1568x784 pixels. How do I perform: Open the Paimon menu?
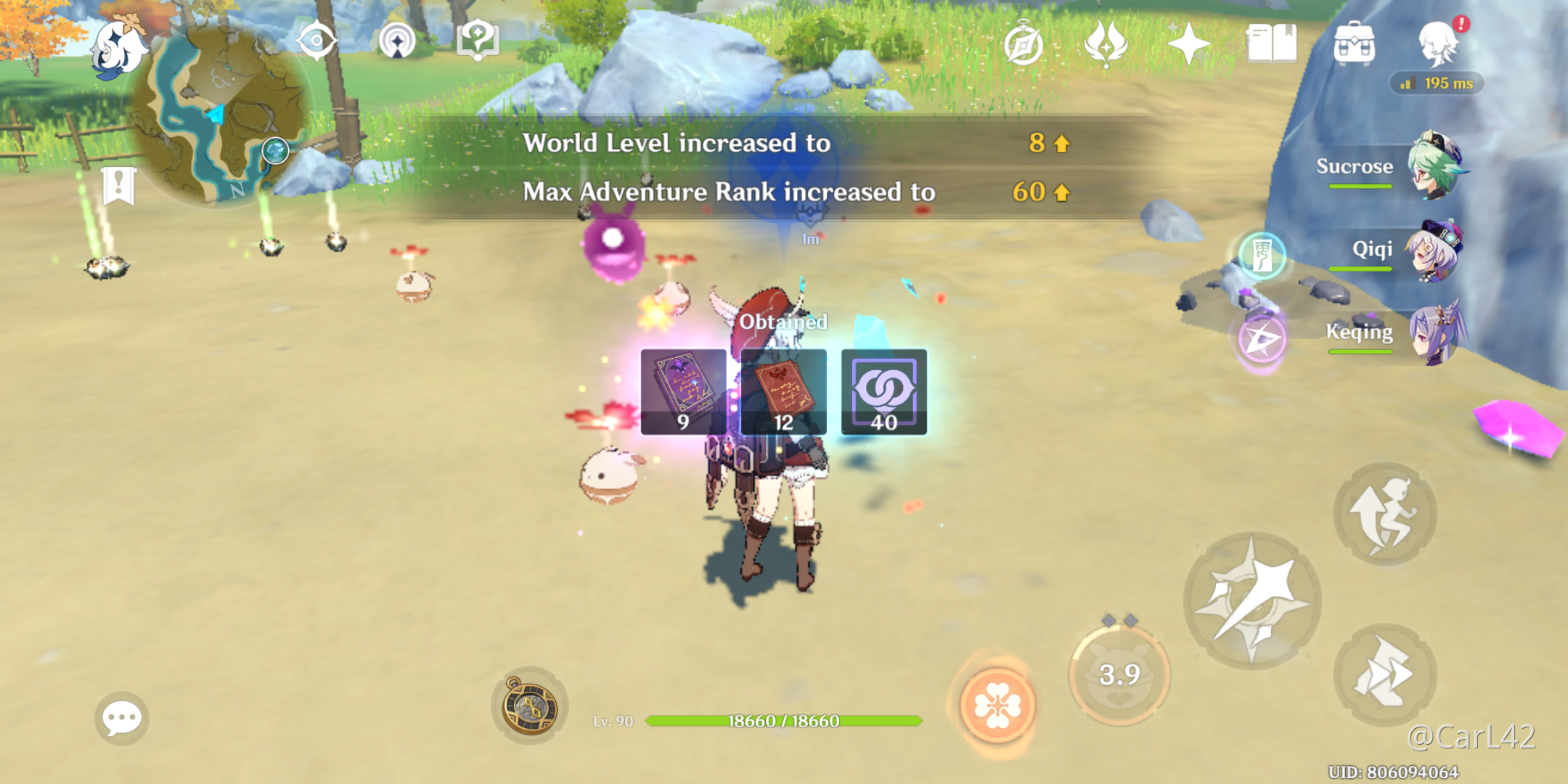click(120, 45)
